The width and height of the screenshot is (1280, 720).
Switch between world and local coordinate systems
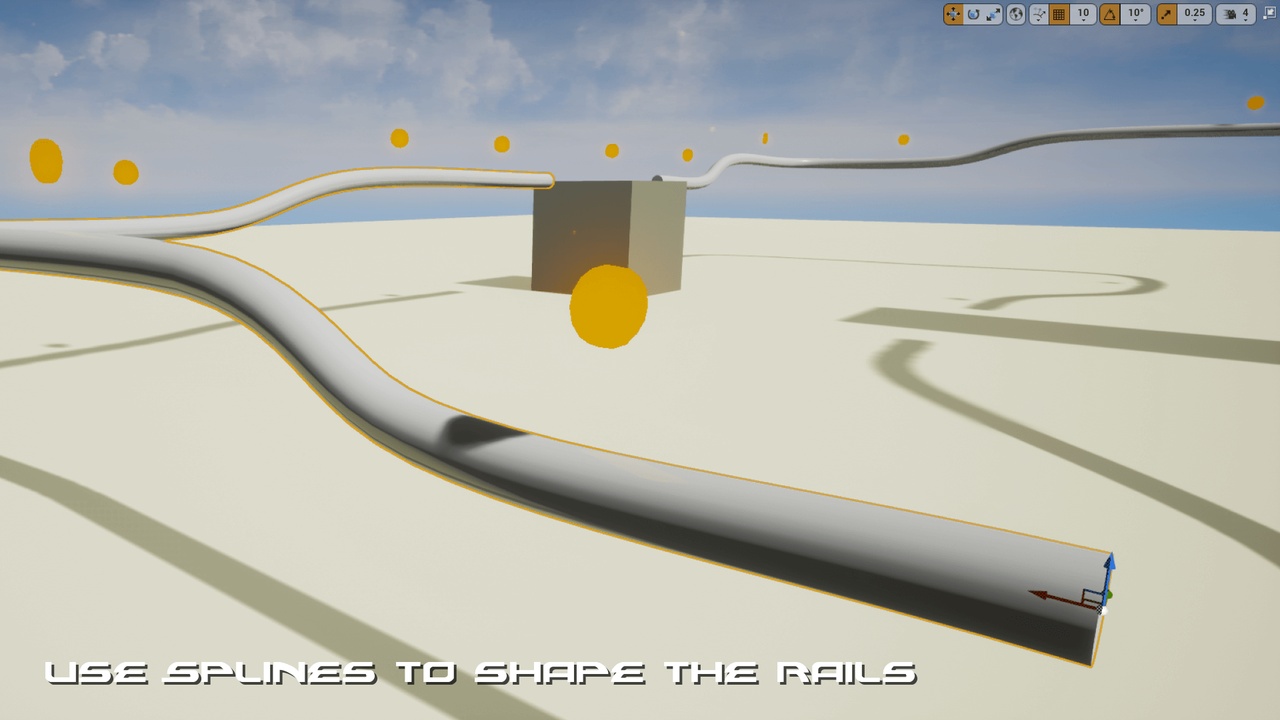pos(1016,14)
